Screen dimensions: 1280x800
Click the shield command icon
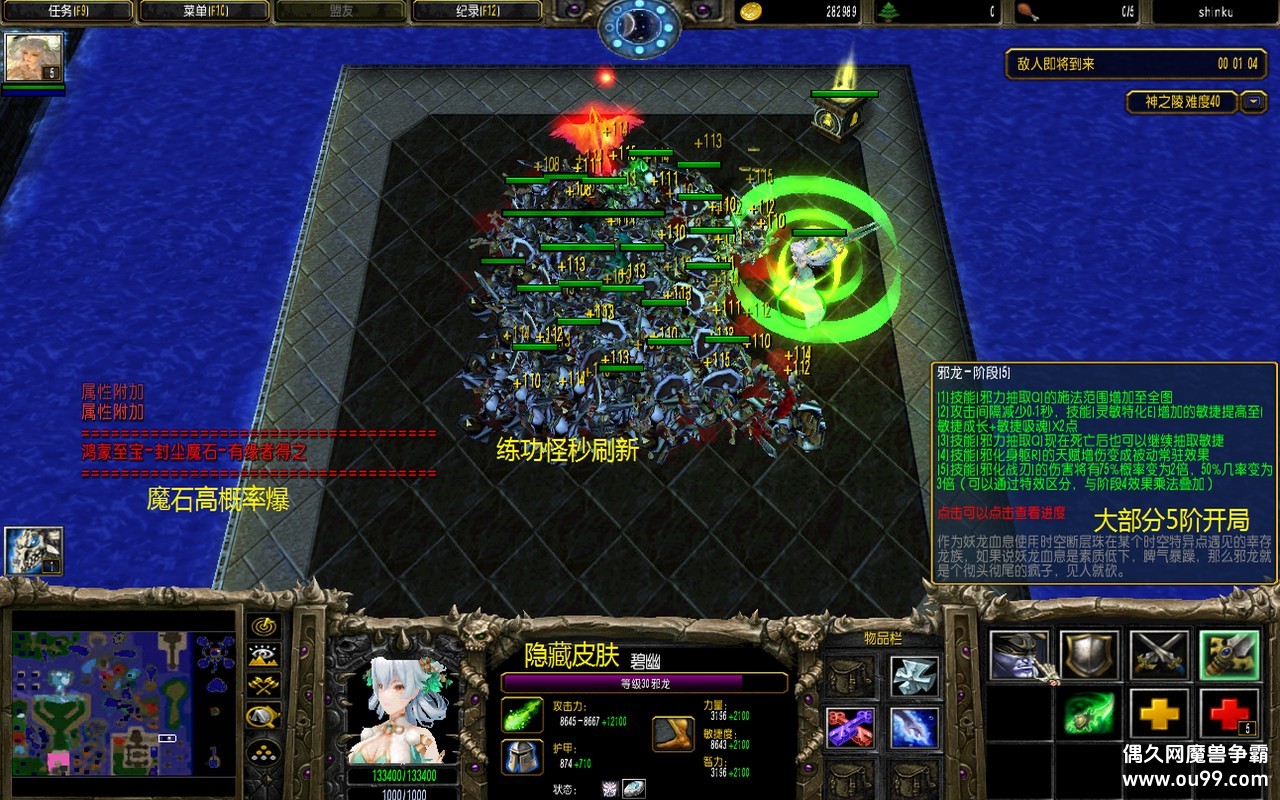1089,656
